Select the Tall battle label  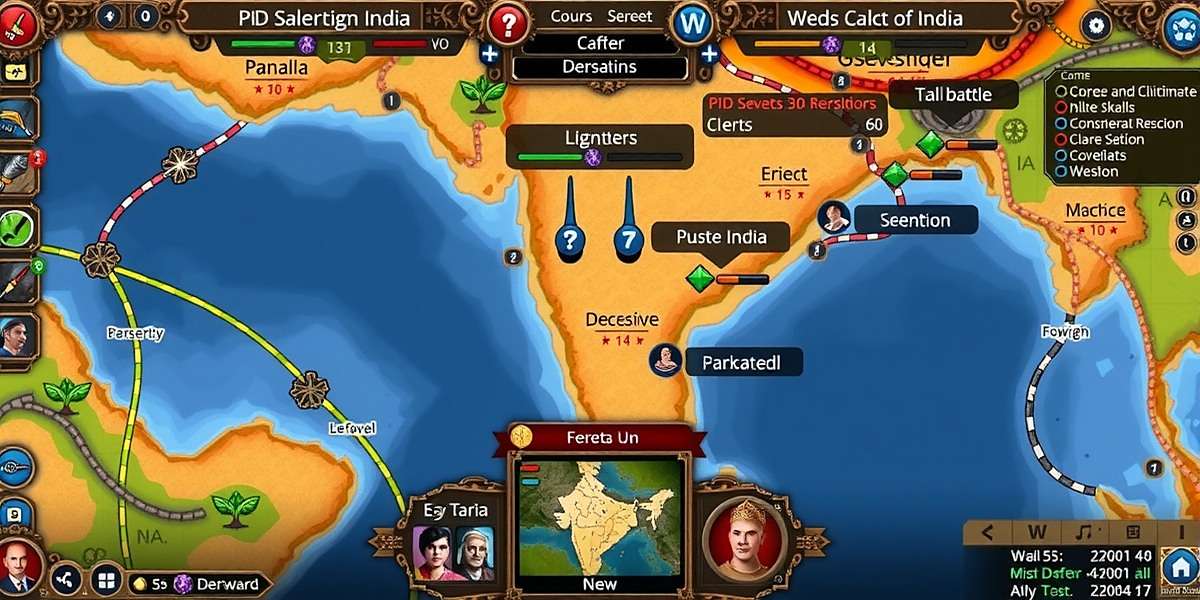953,94
